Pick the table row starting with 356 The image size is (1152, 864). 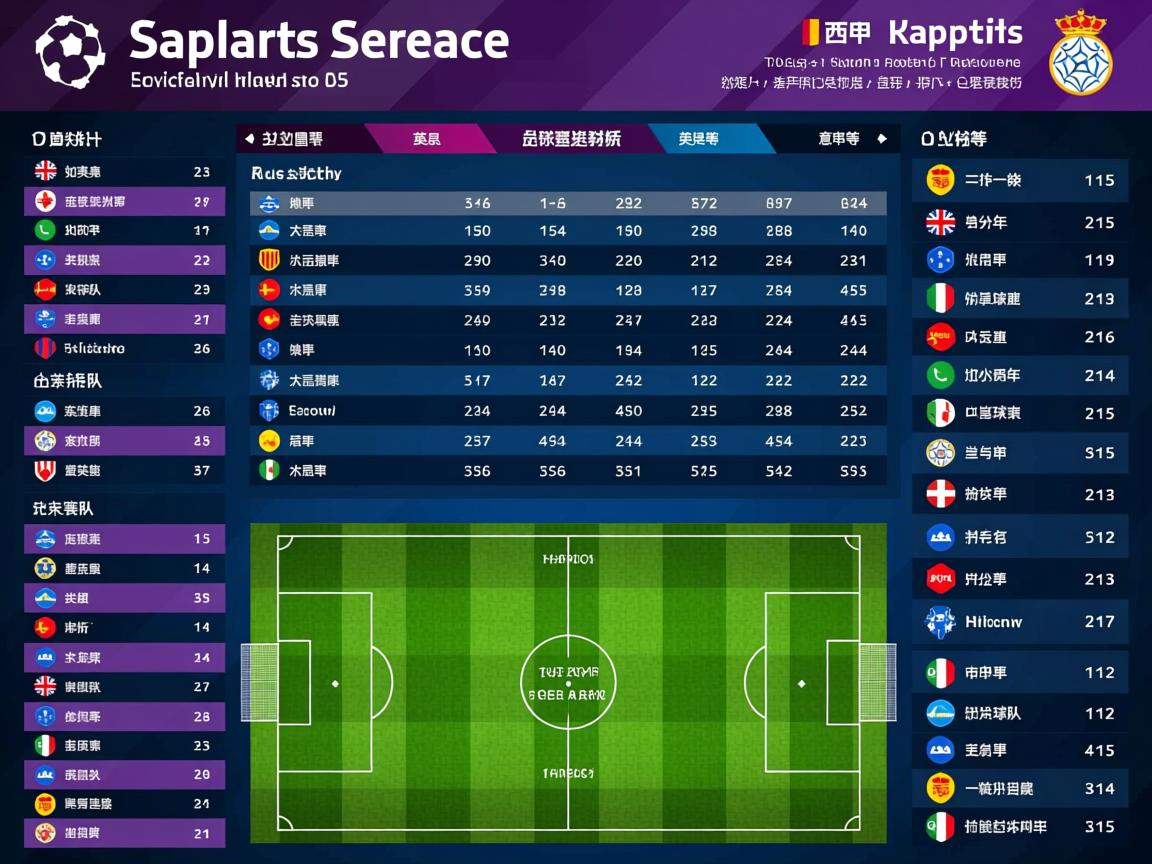click(567, 471)
